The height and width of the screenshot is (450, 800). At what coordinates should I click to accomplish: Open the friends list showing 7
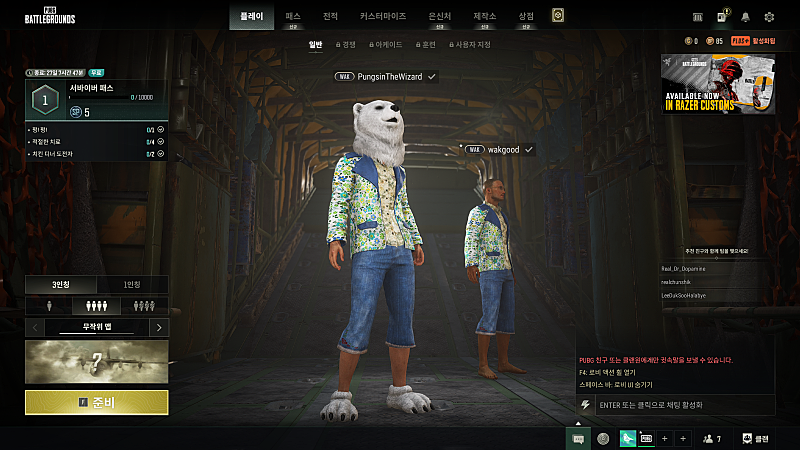[712, 438]
